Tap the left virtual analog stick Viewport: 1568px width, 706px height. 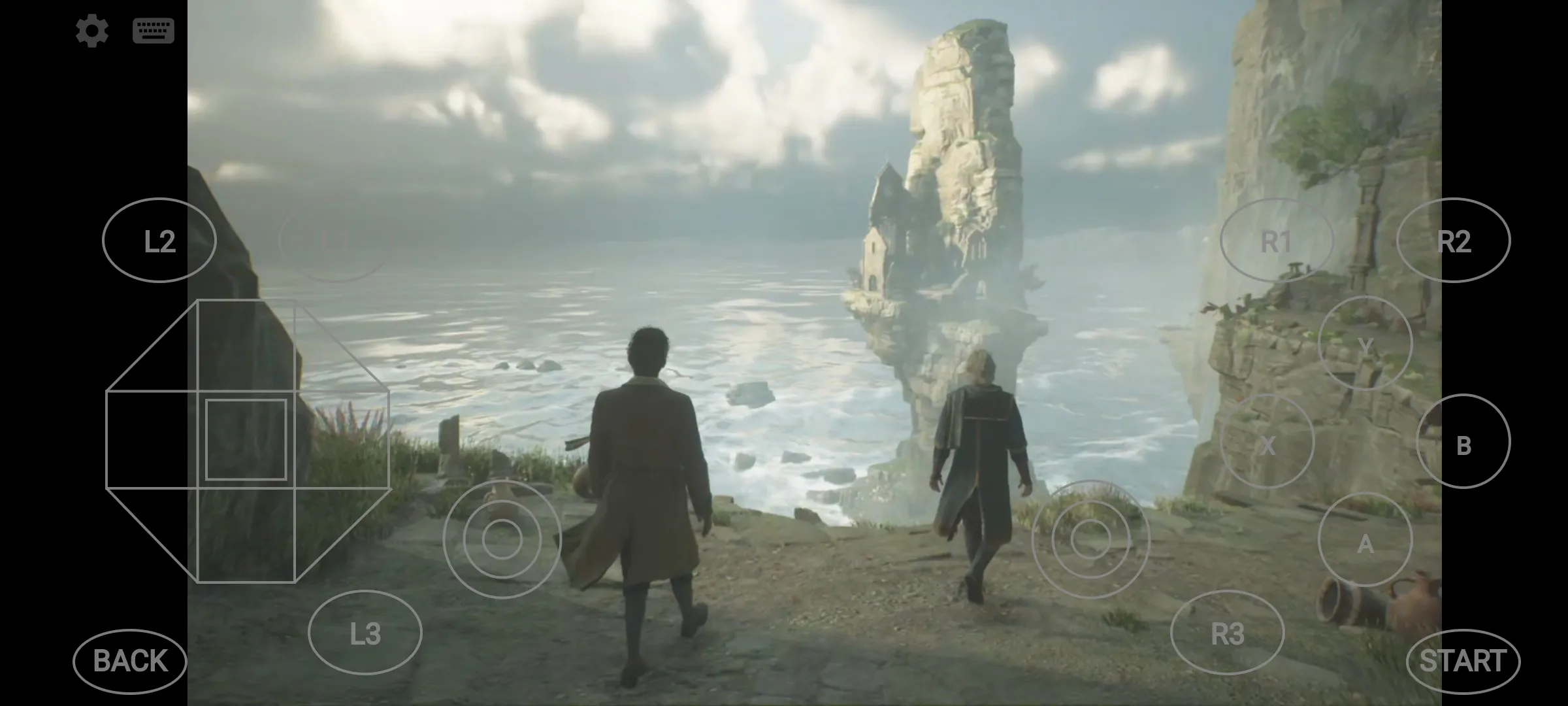(502, 539)
